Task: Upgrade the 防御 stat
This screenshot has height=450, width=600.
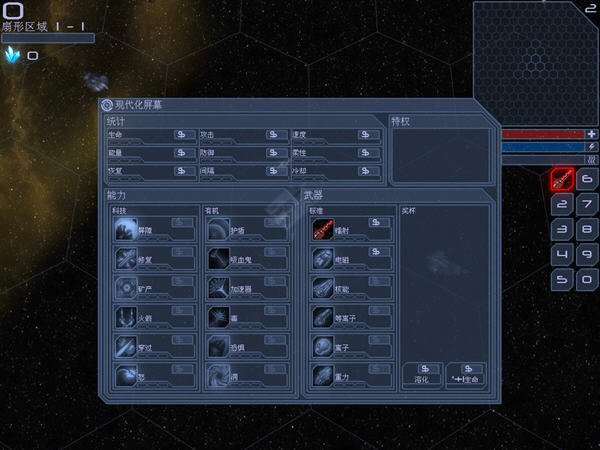Action: (x=276, y=153)
